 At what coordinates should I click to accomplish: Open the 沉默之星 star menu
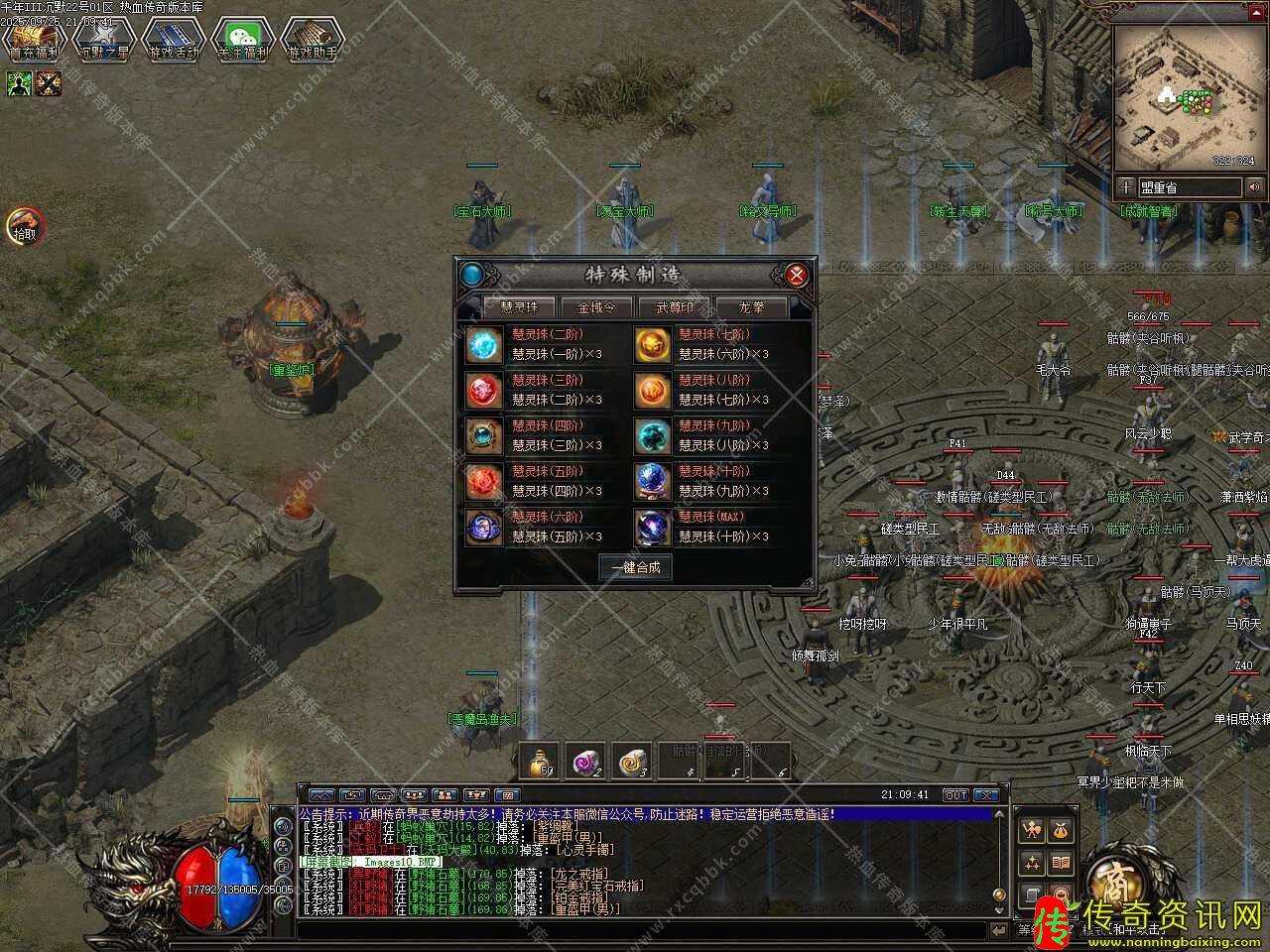tap(103, 40)
